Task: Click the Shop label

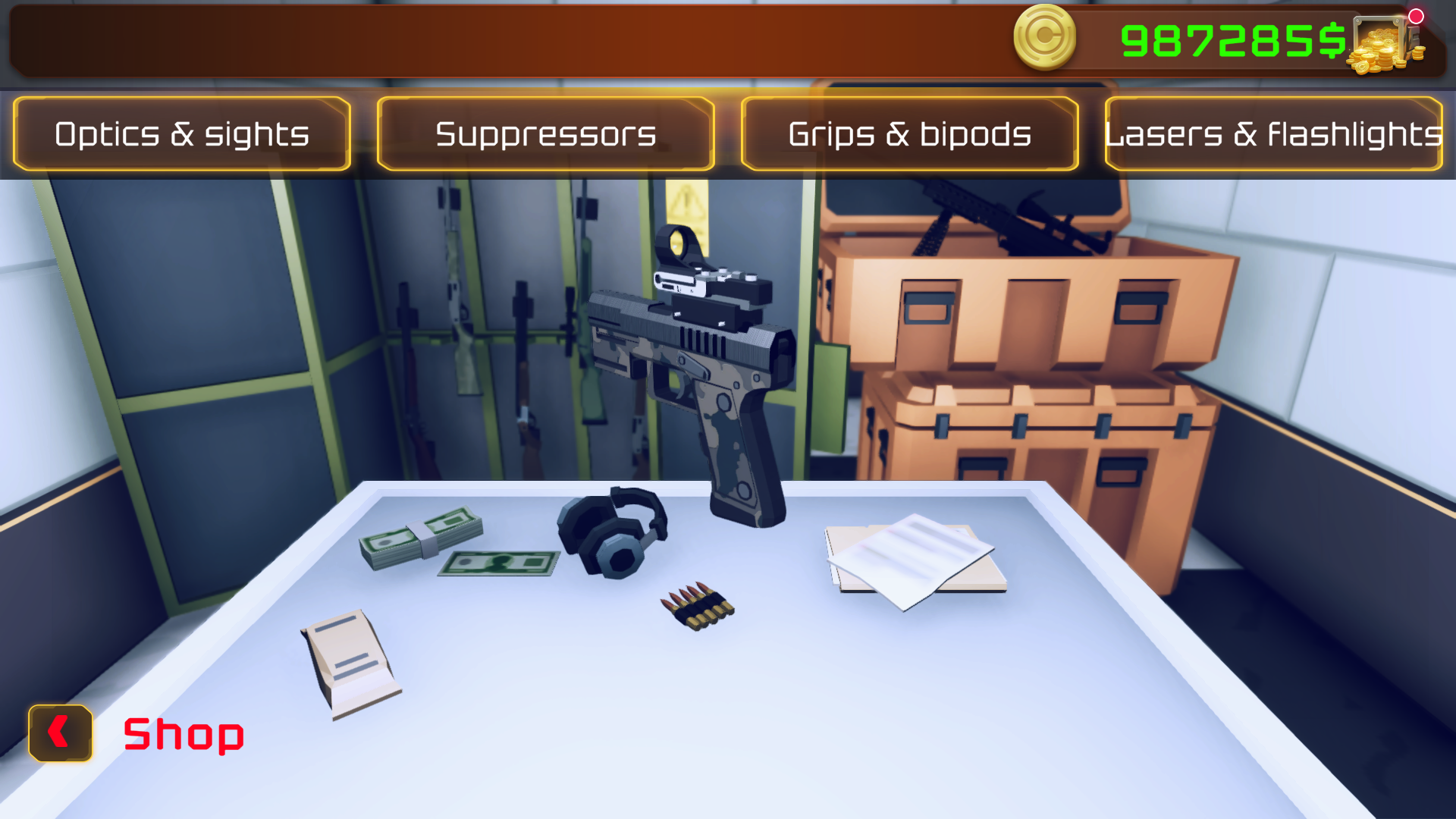Action: click(x=182, y=733)
